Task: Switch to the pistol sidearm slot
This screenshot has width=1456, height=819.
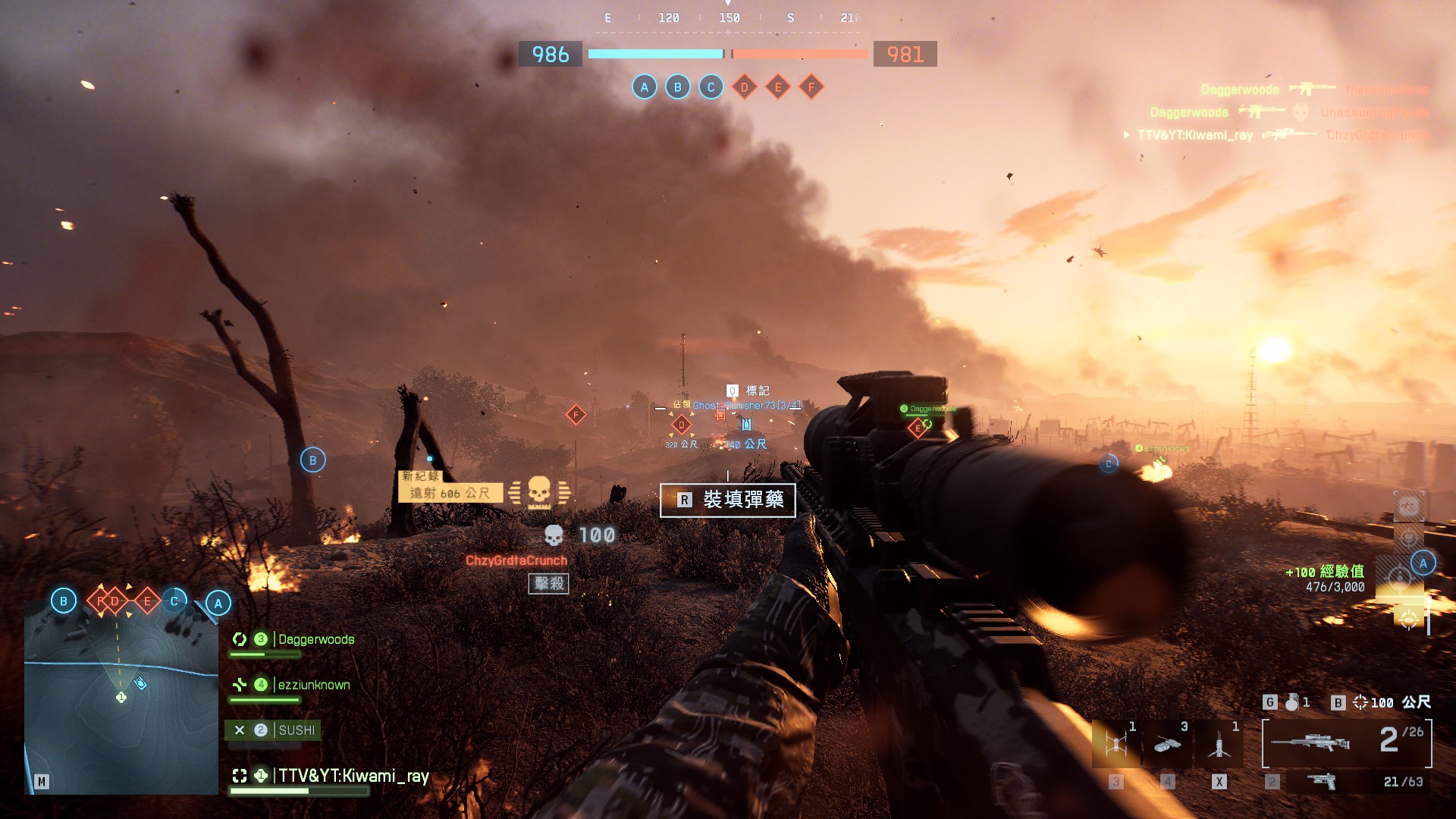Action: click(x=1322, y=781)
